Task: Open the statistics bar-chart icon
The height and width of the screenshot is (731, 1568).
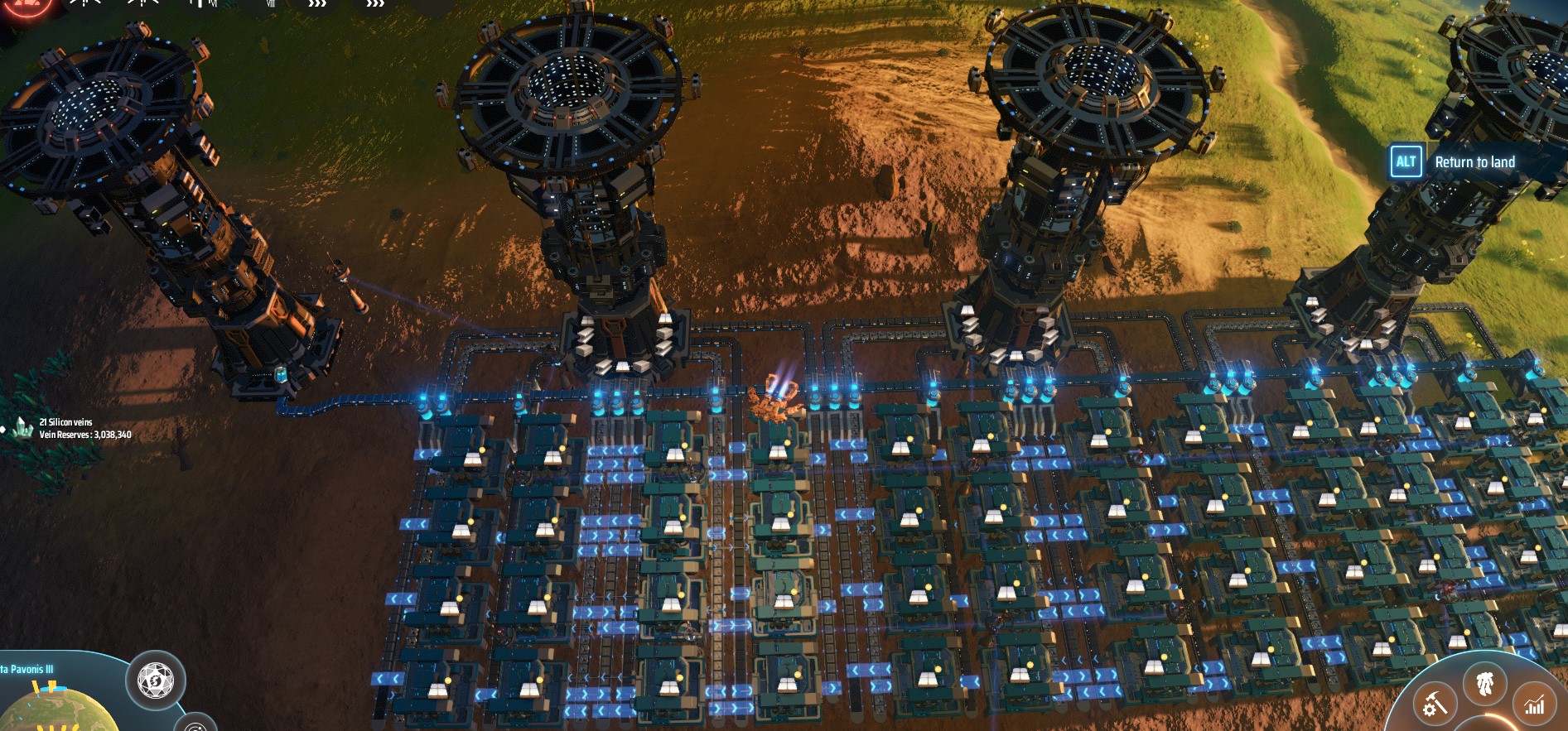Action: click(1534, 705)
